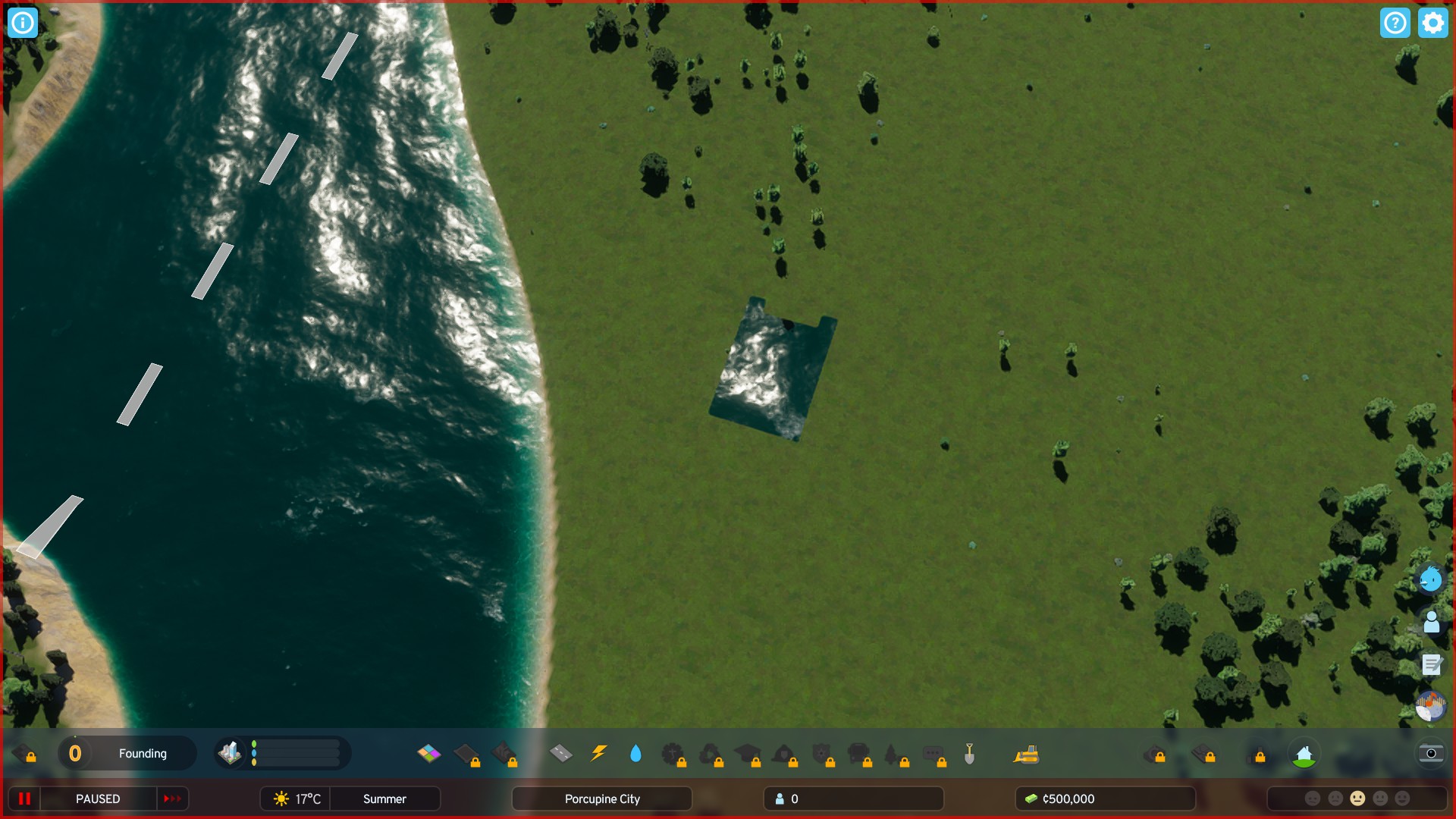Toggle the game pause button
The image size is (1456, 819).
(x=24, y=799)
